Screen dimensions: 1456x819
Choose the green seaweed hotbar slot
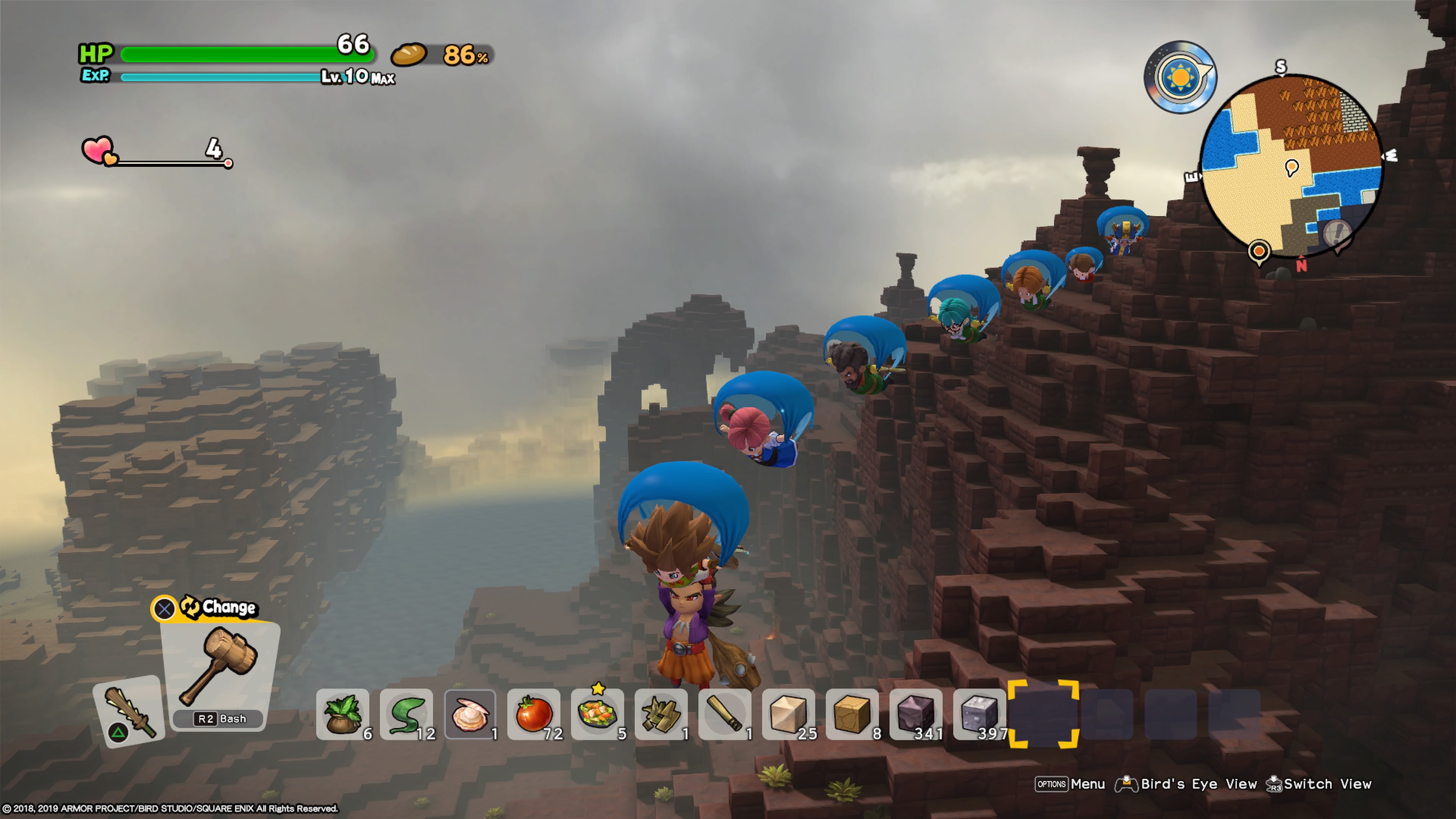click(x=406, y=714)
